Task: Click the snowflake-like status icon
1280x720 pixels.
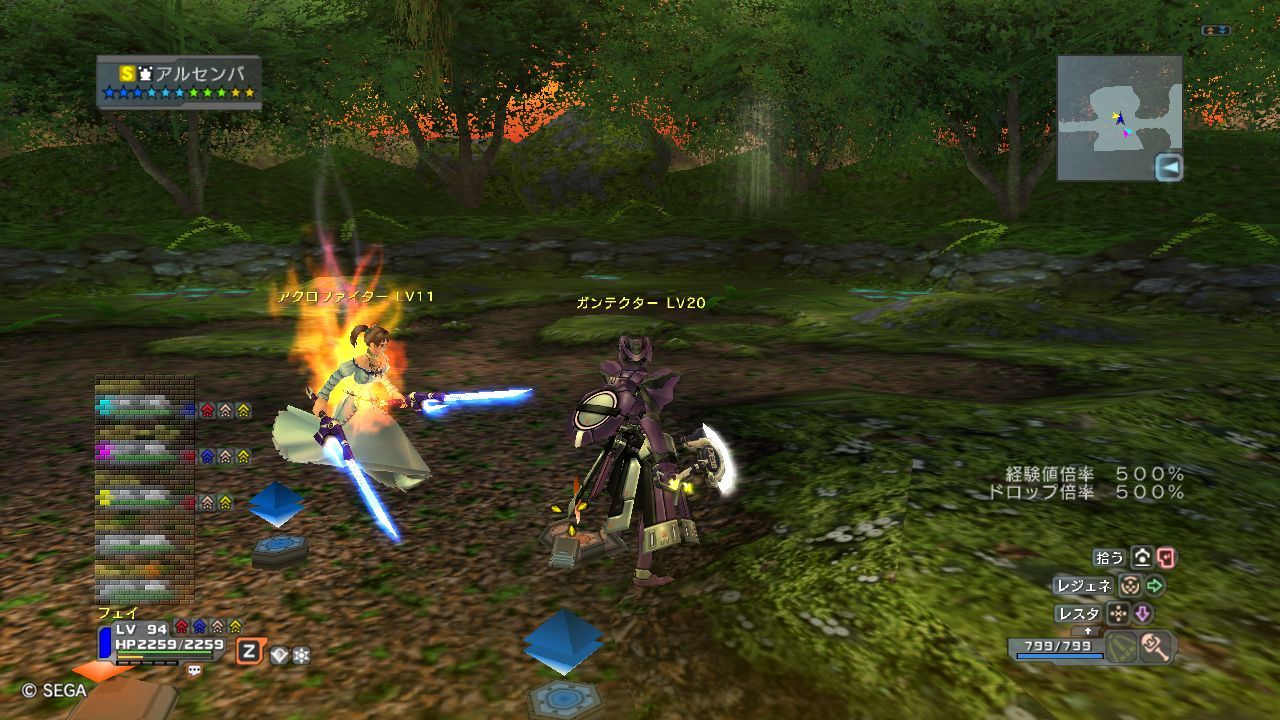Action: [300, 655]
